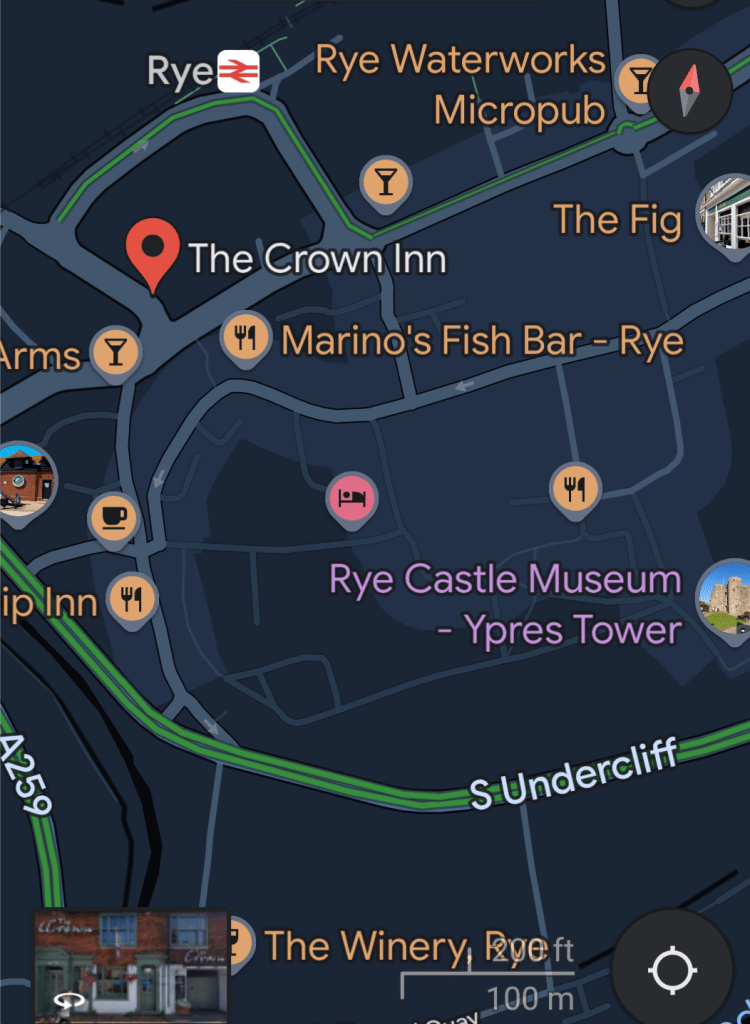This screenshot has width=750, height=1024.
Task: Open the Ship Inn restaurant marker
Action: pos(132,600)
